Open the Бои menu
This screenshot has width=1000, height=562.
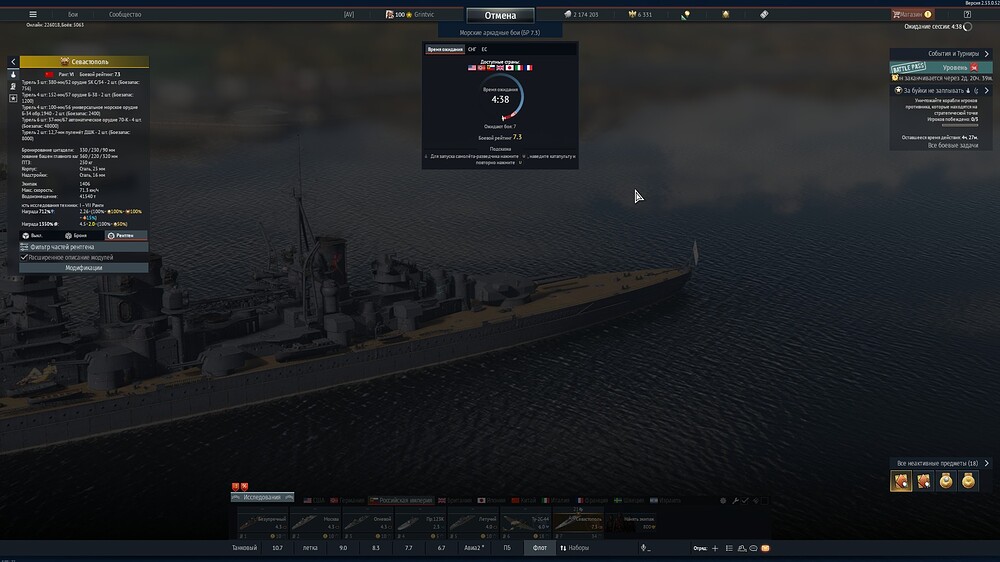[x=73, y=15]
